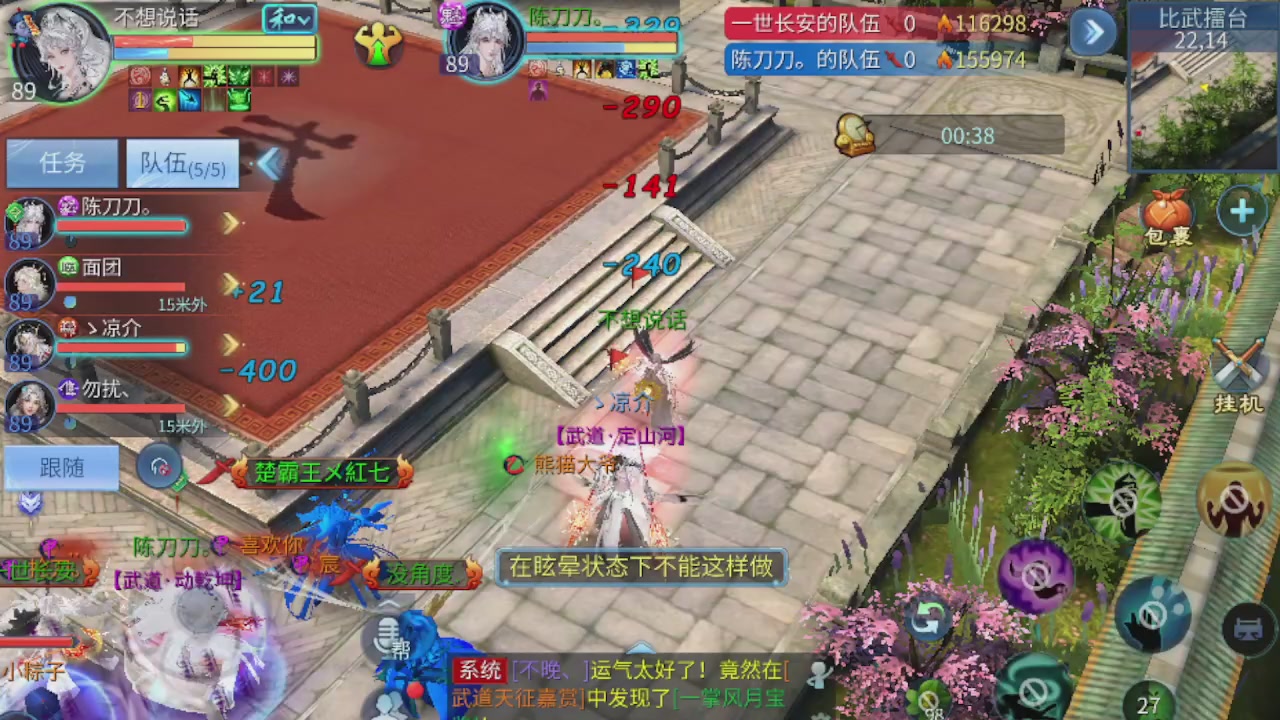Screen dimensions: 1280x720
Task: Collapse the team panel with the left arrow
Action: click(x=270, y=165)
